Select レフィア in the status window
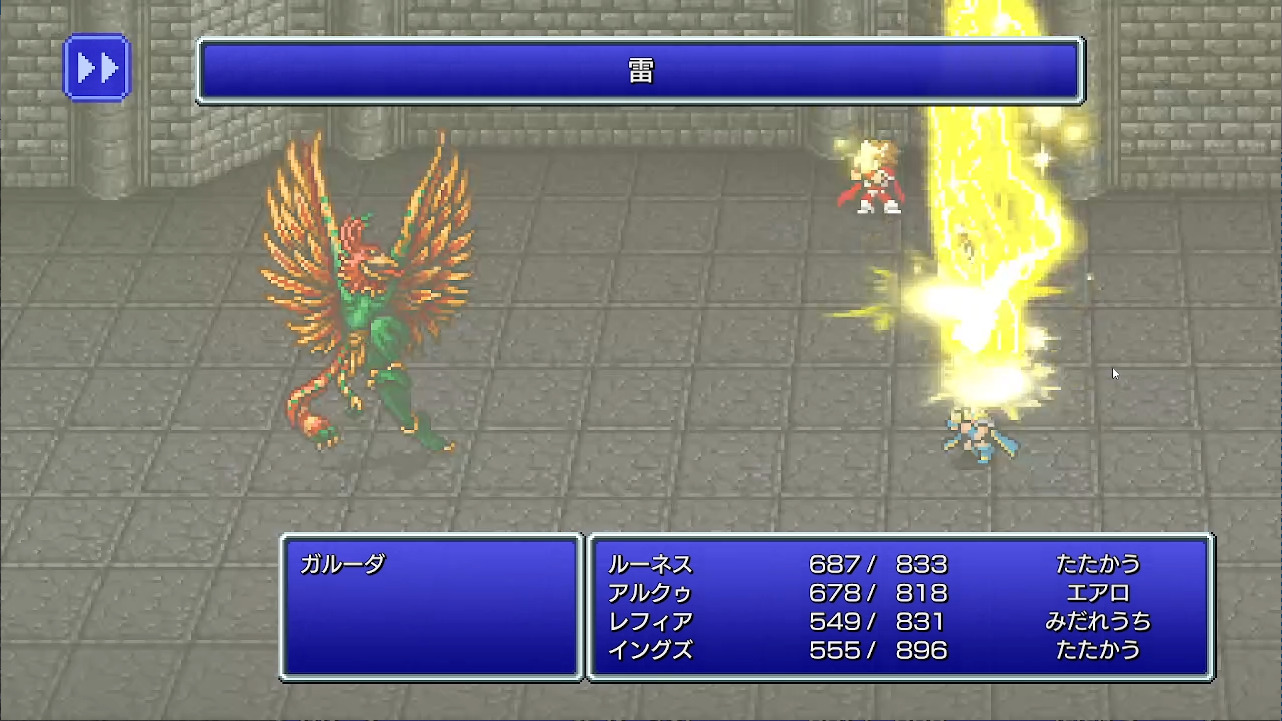This screenshot has width=1282, height=721. (650, 621)
